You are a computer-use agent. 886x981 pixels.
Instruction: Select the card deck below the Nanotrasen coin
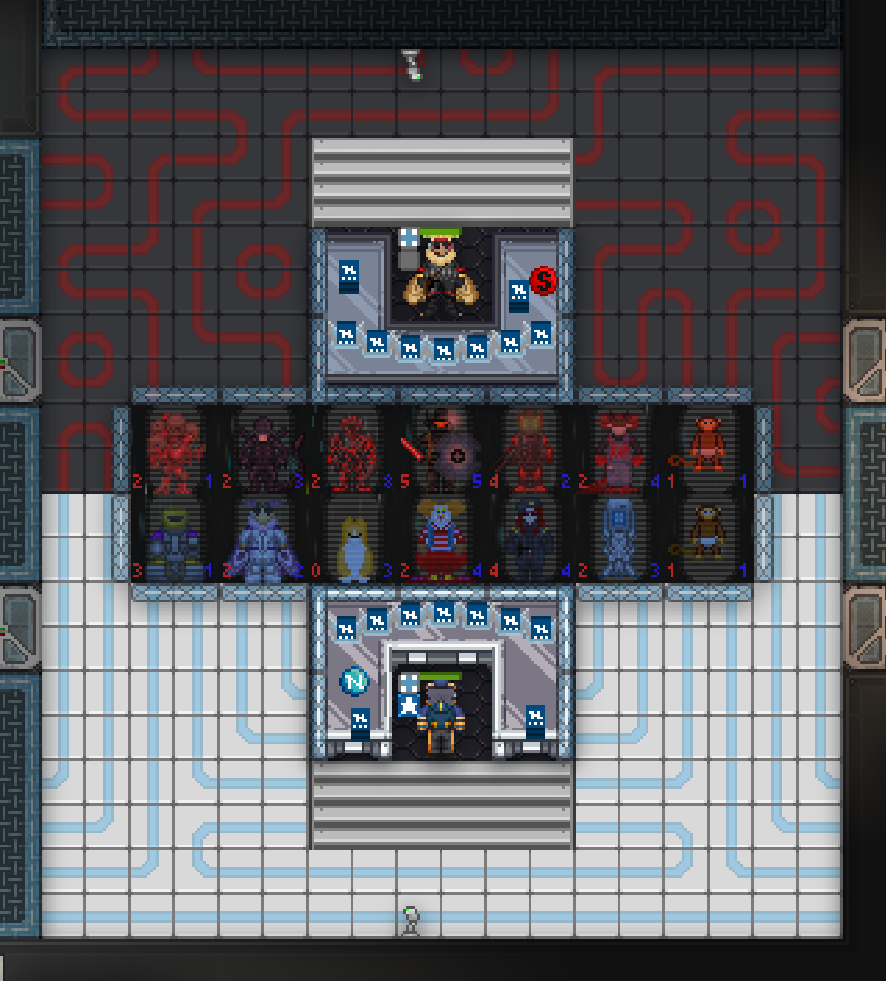(x=360, y=723)
